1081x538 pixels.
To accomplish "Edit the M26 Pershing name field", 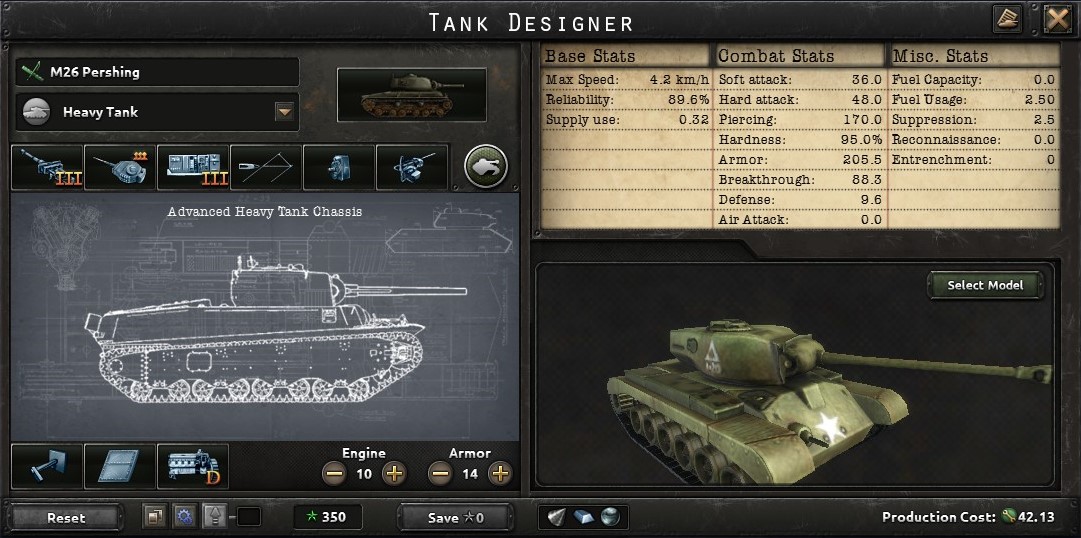I will coord(158,72).
